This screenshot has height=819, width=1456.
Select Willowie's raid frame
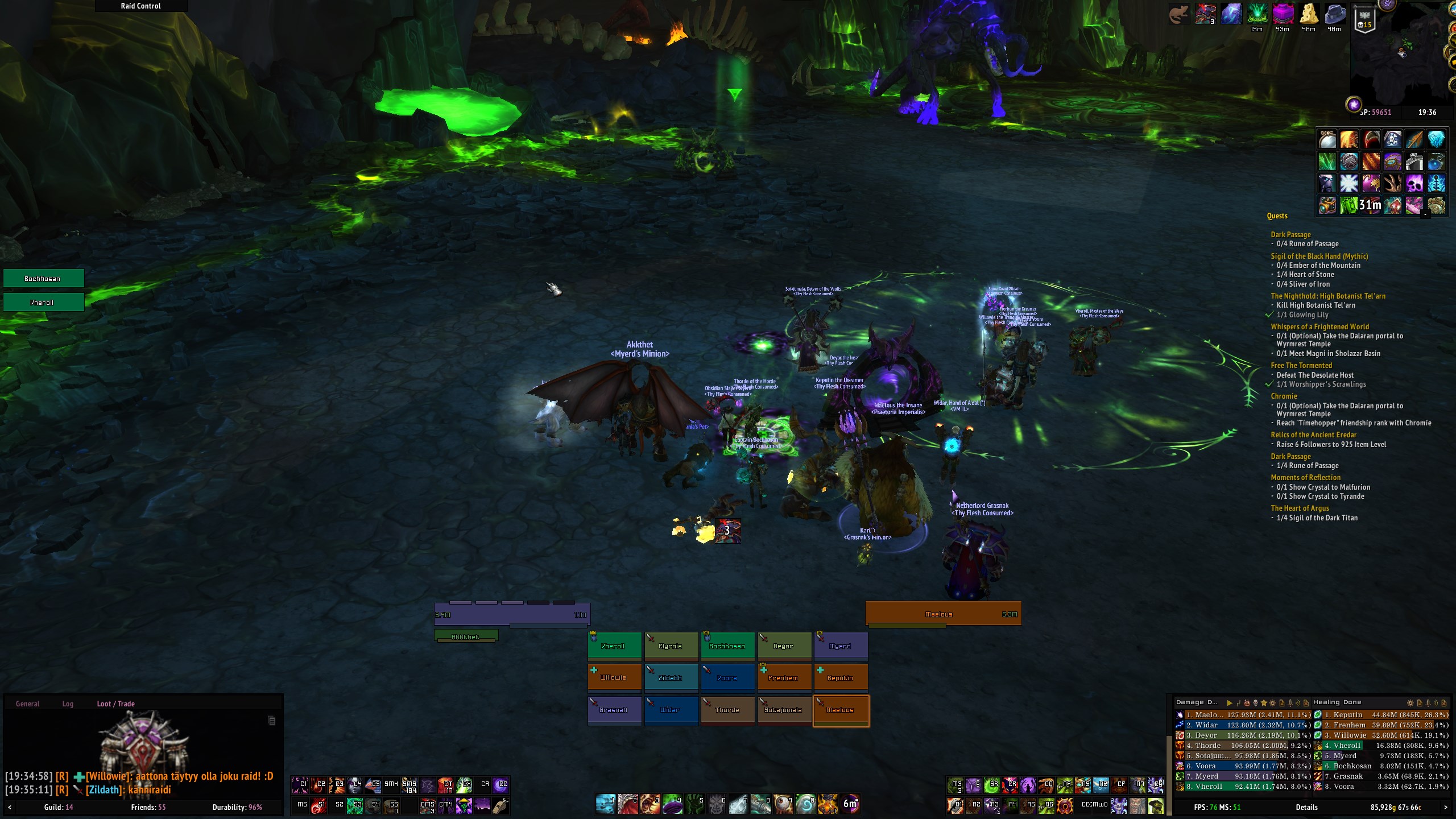pyautogui.click(x=614, y=678)
